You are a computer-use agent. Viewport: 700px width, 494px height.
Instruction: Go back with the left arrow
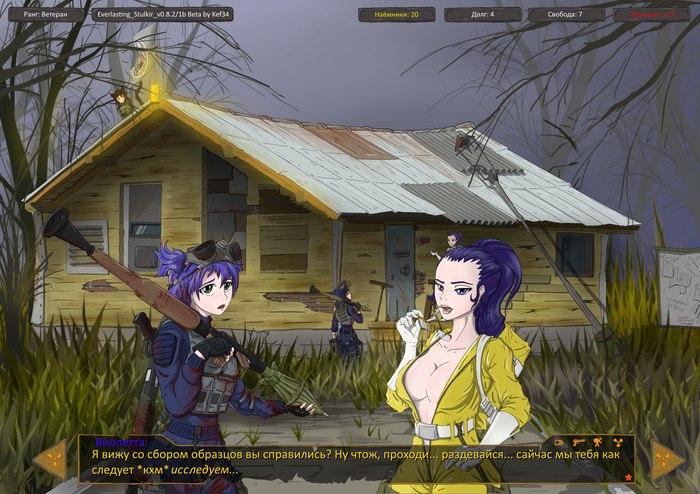(x=49, y=460)
